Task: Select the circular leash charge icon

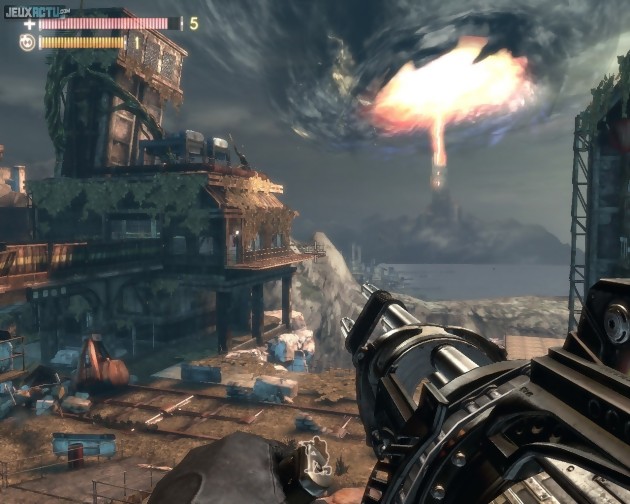Action: click(x=28, y=42)
